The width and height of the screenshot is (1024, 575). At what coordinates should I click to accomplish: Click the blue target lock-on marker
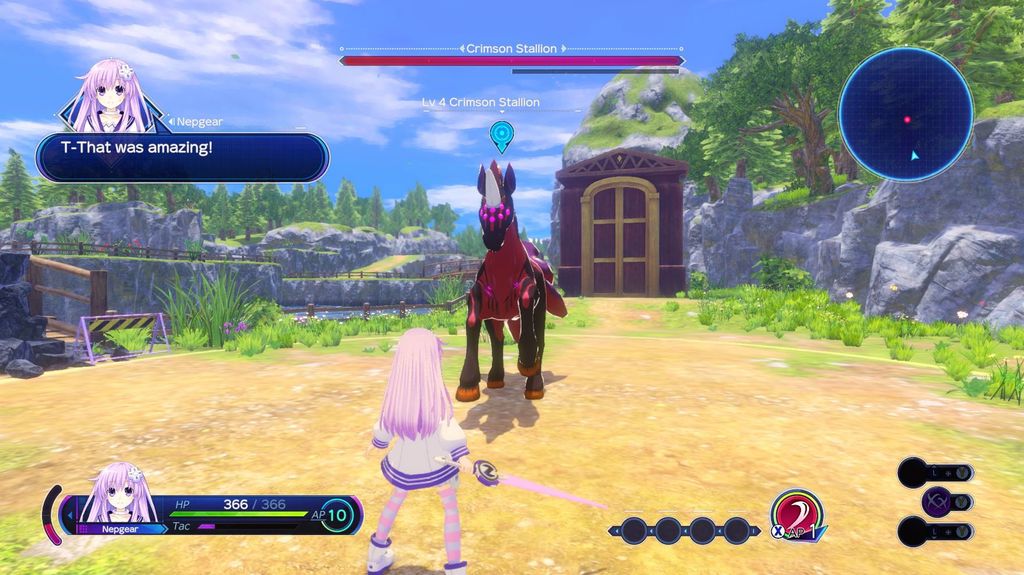pos(501,134)
